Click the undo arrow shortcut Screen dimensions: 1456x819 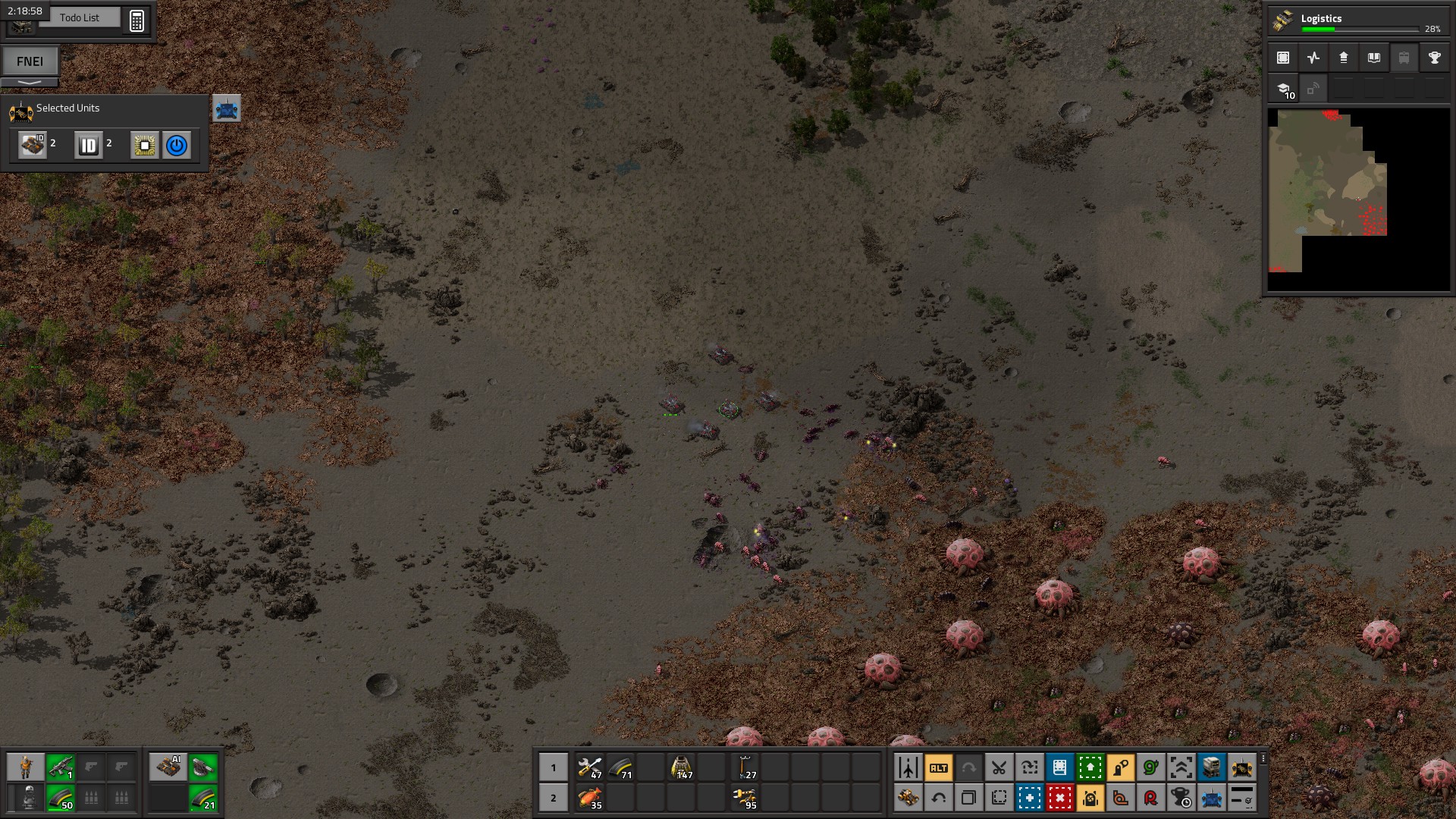pyautogui.click(x=938, y=798)
